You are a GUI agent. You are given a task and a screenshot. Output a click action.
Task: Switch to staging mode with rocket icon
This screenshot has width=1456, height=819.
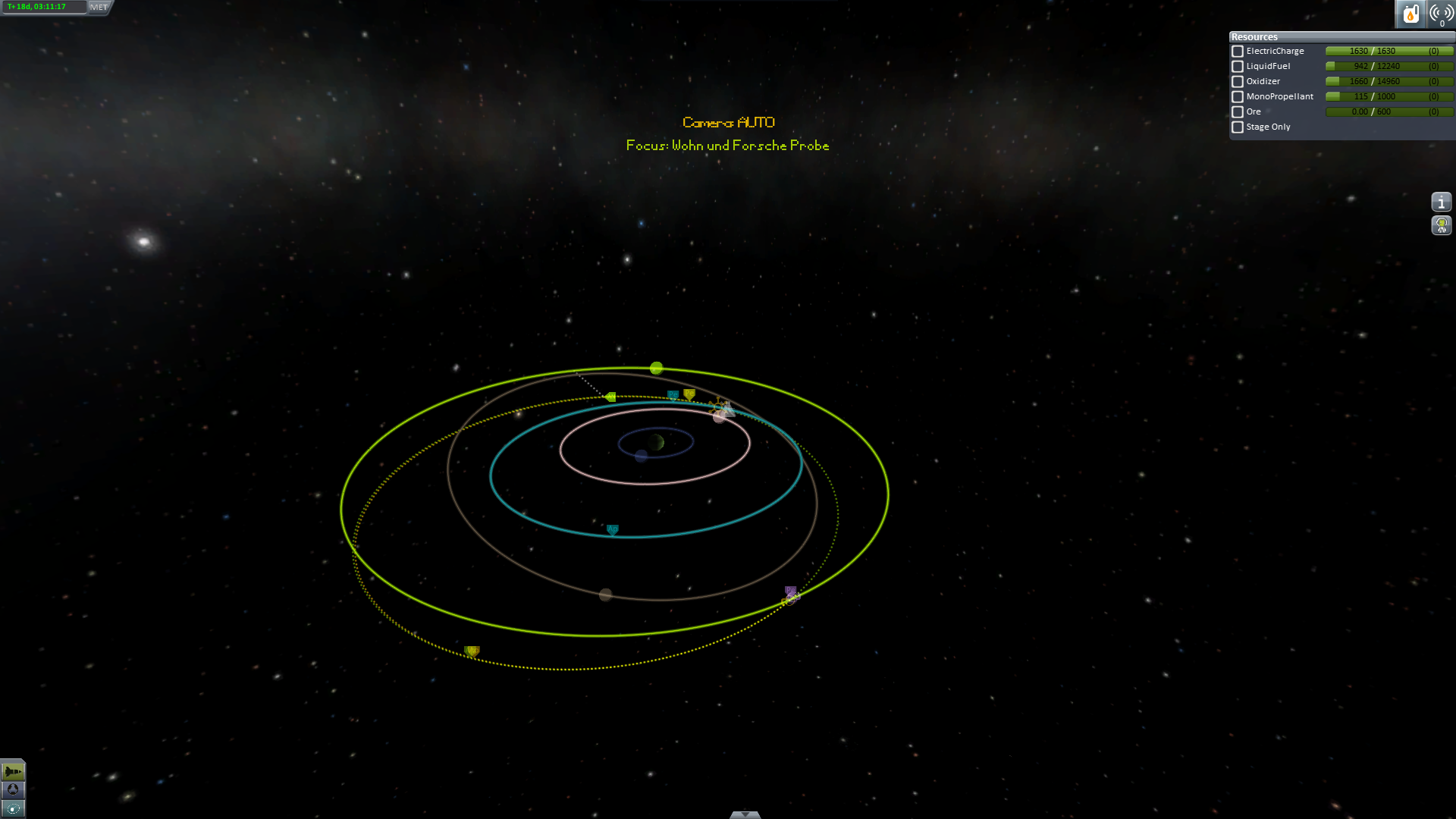tap(13, 772)
